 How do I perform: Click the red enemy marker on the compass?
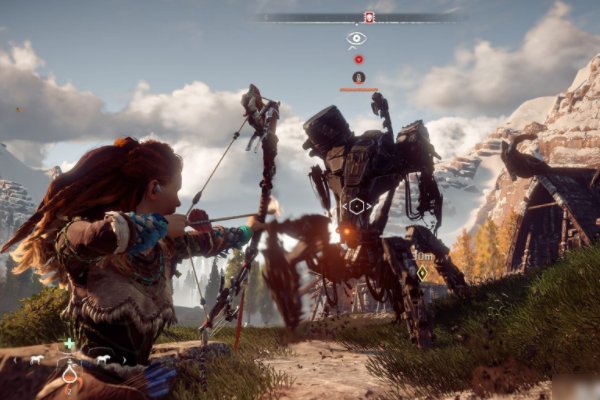[369, 17]
